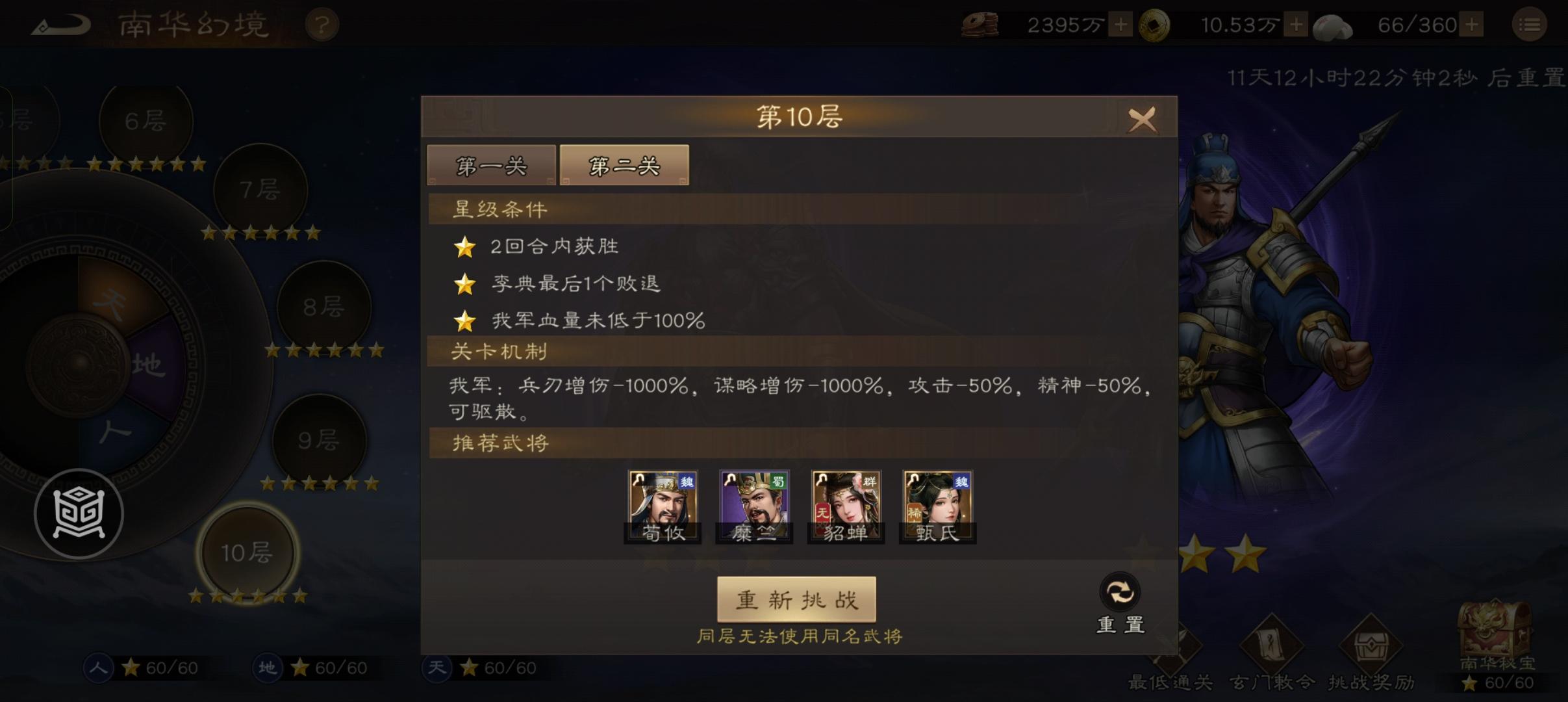Click the 挑战奖励 chest icon
Viewport: 1568px width, 702px height.
(1371, 643)
